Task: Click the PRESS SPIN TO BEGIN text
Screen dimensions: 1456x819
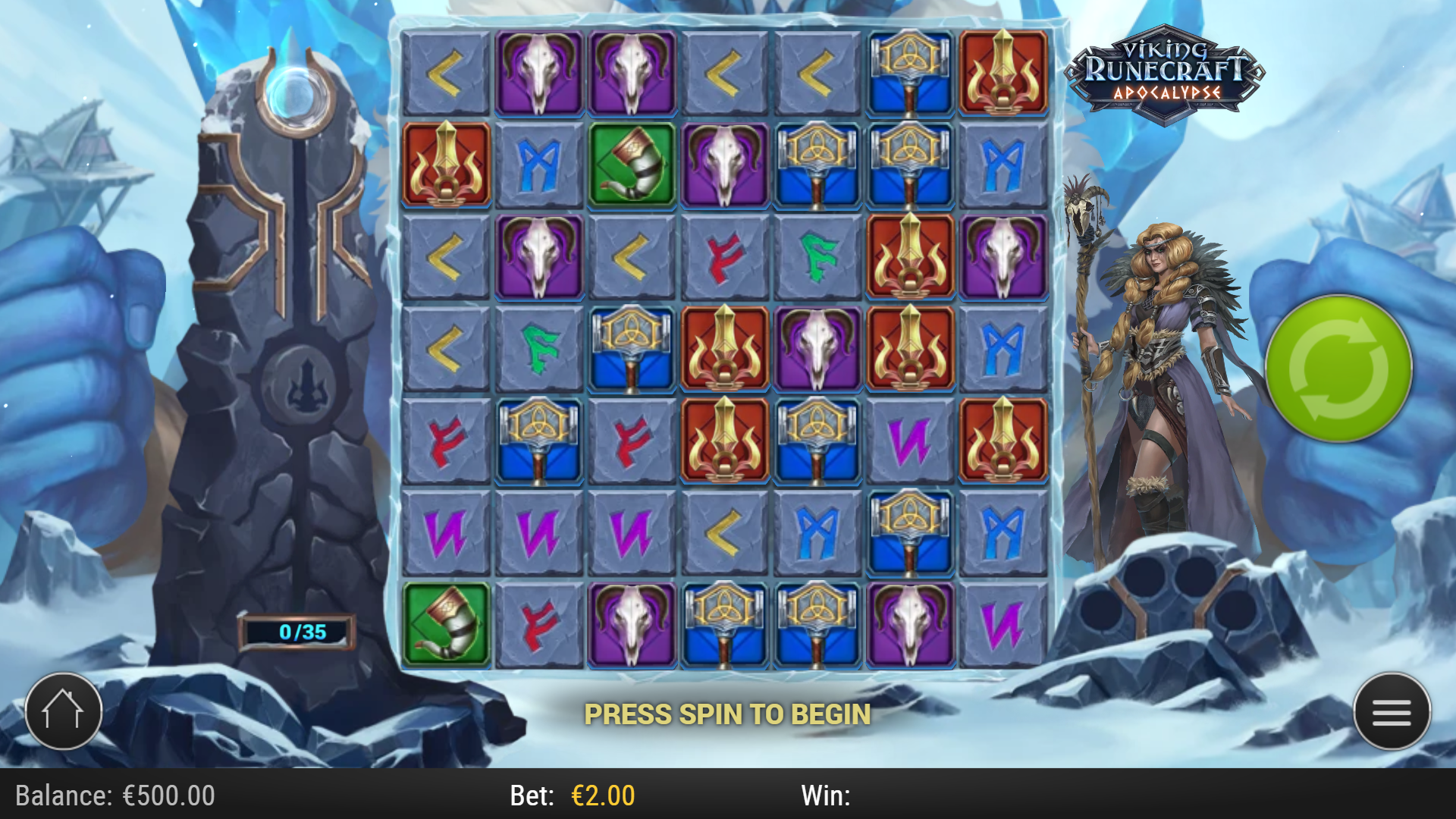Action: tap(728, 713)
